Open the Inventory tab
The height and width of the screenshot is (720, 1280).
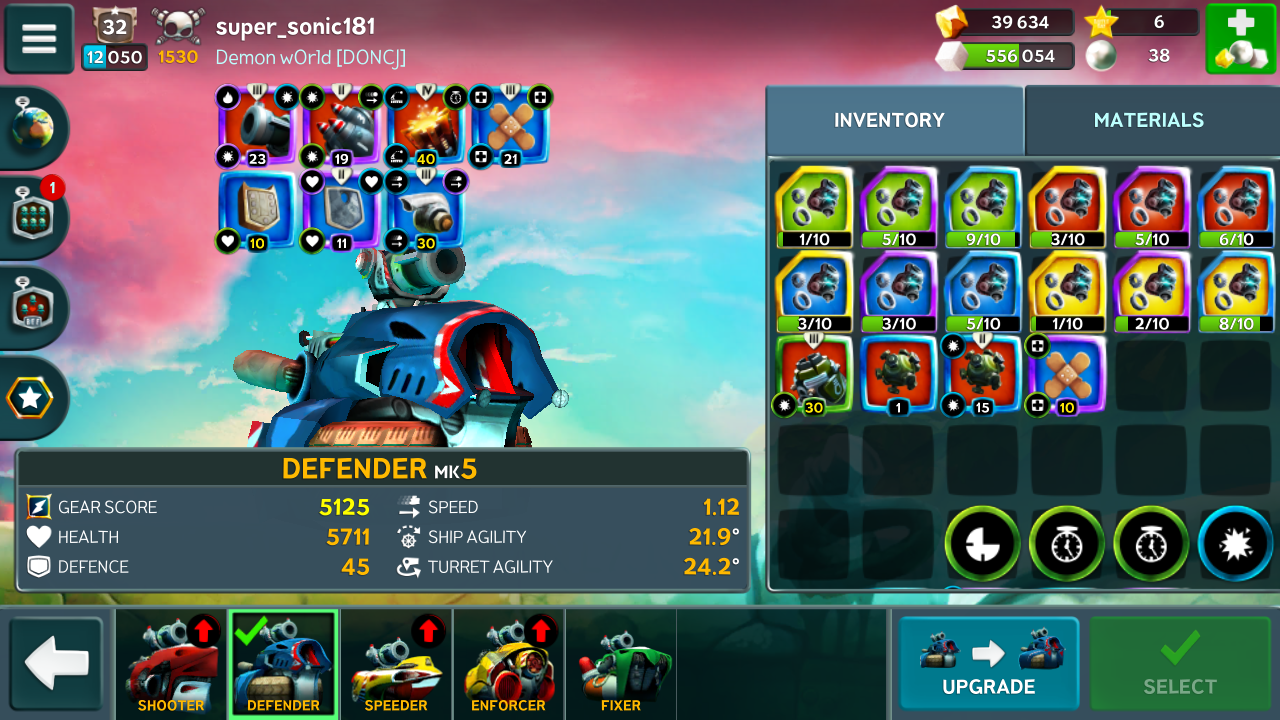pyautogui.click(x=889, y=120)
